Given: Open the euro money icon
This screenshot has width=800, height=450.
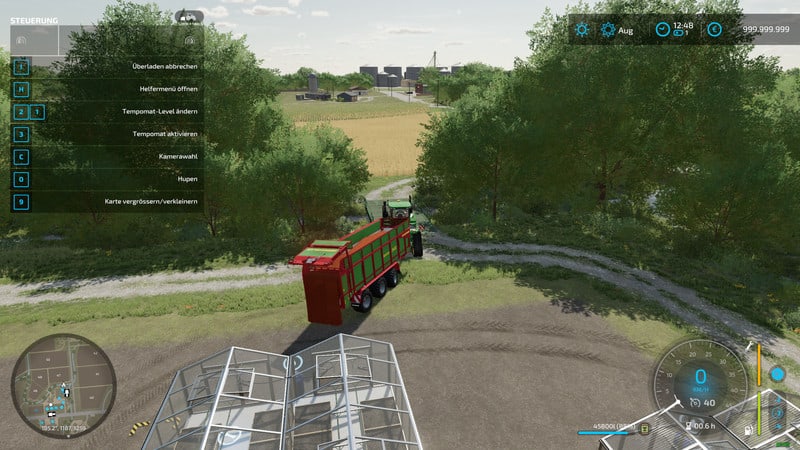Looking at the screenshot, I should [x=714, y=30].
